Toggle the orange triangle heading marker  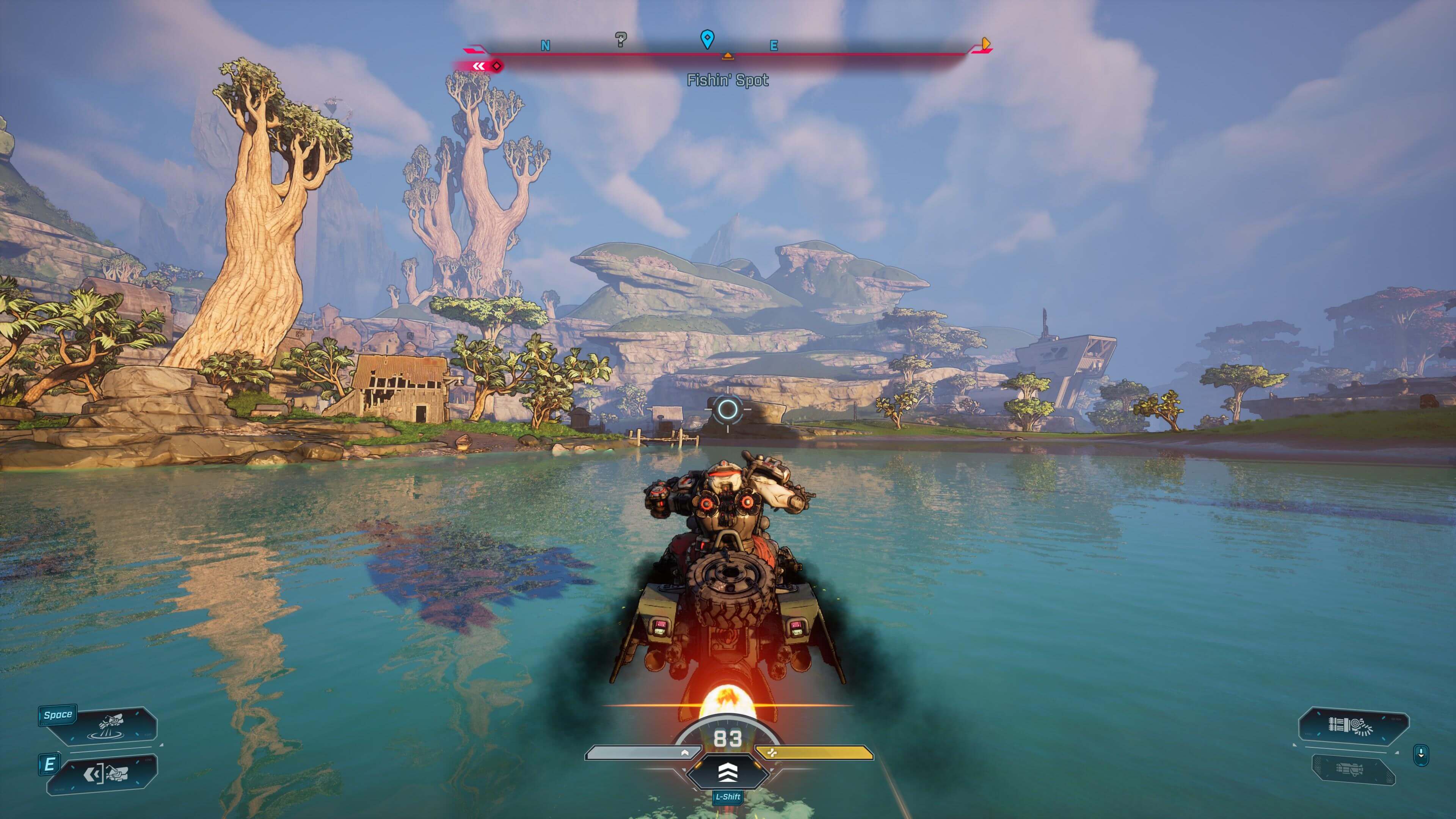728,56
